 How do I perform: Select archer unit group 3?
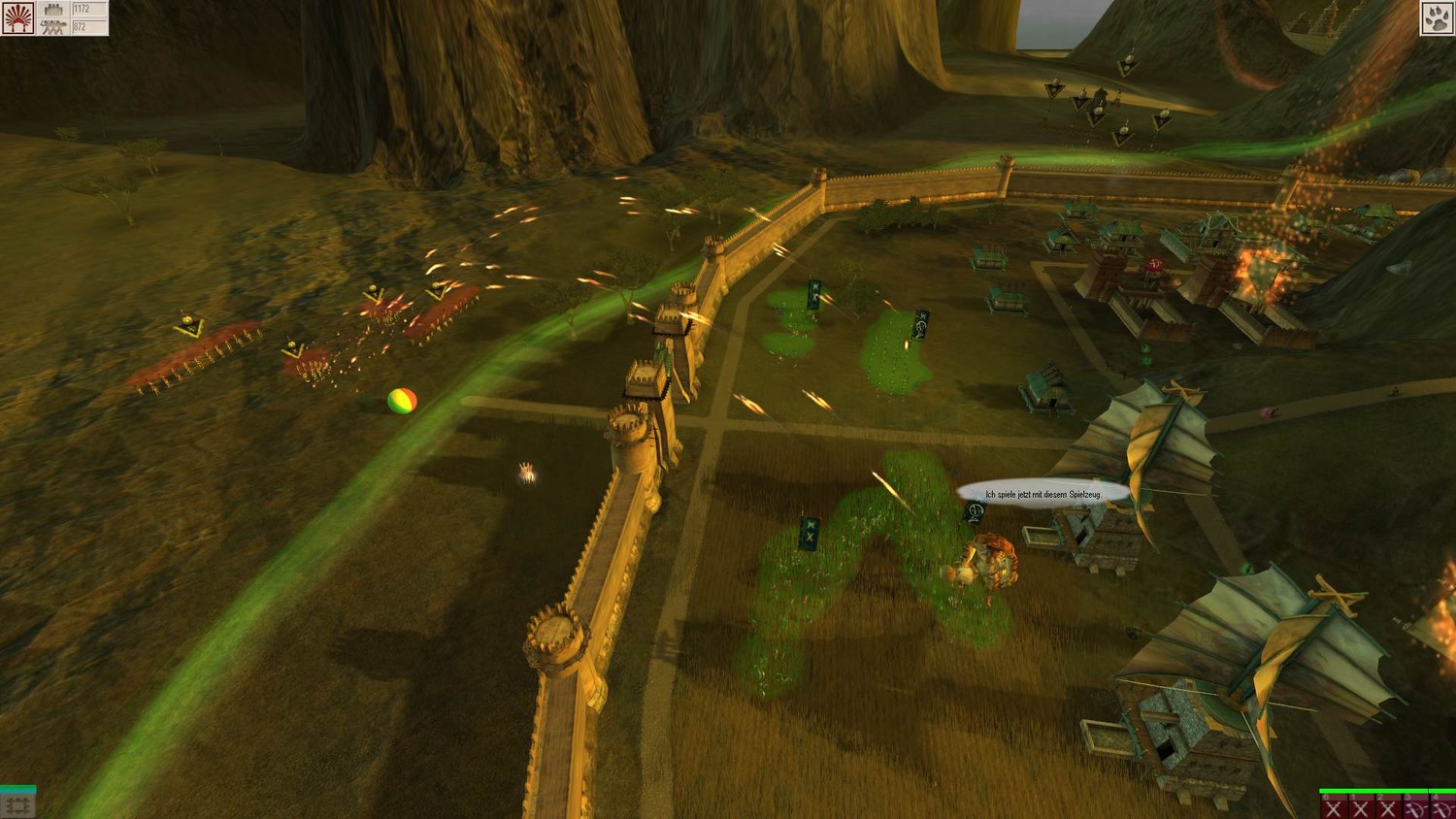tap(1415, 808)
